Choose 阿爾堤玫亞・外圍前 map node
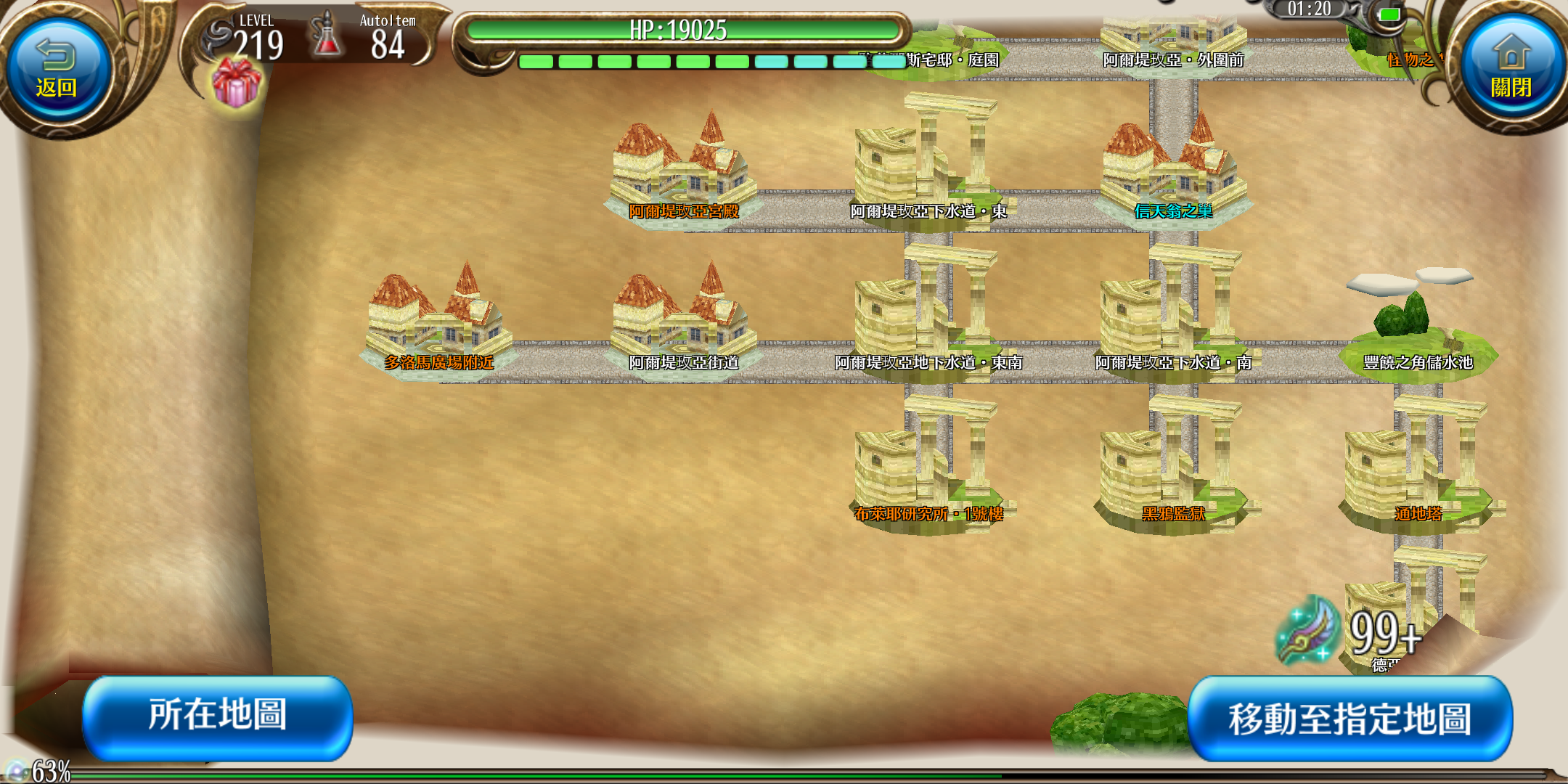1568x784 pixels. point(1173,45)
